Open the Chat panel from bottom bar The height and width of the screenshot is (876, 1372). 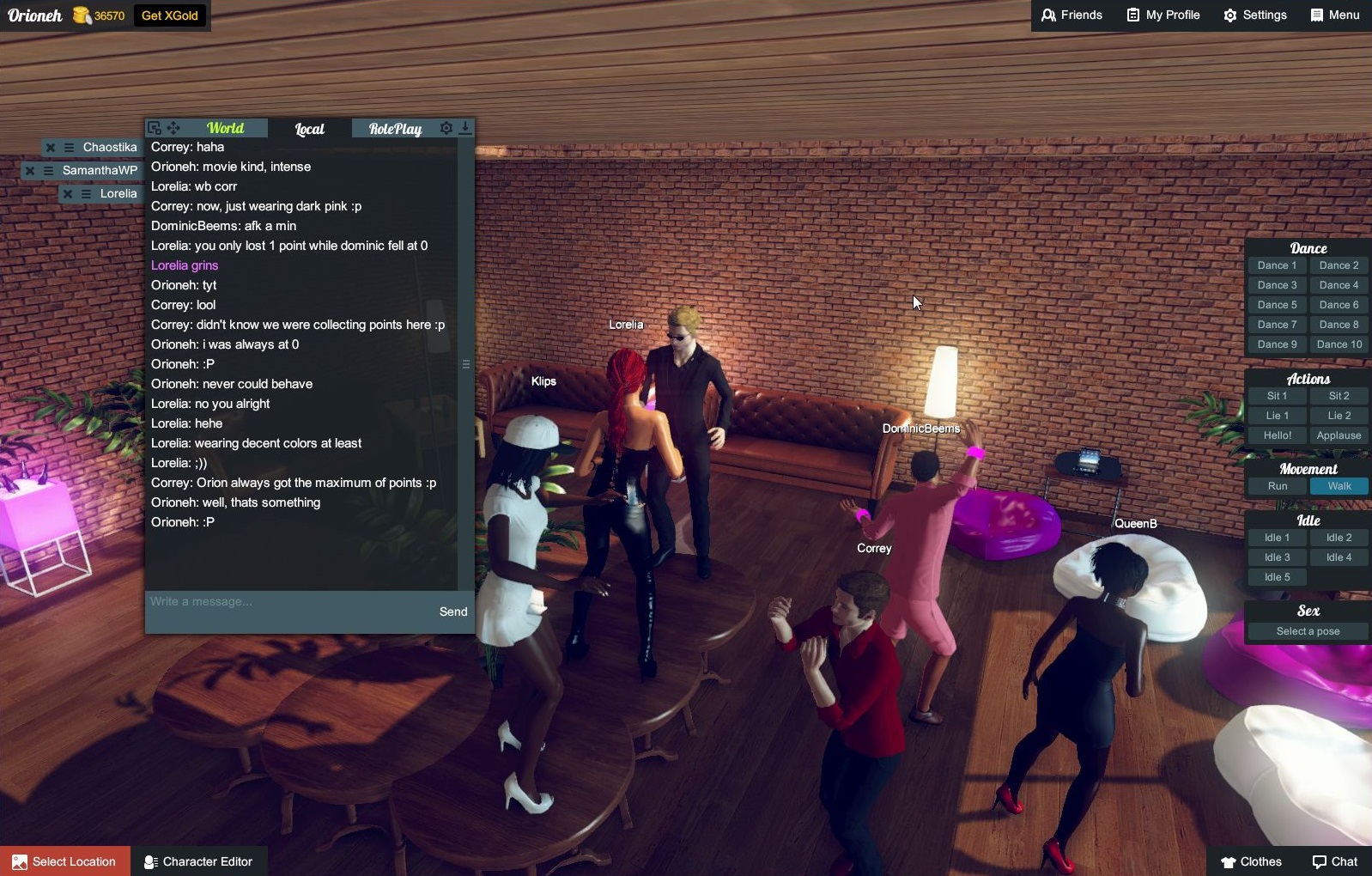tap(1336, 861)
